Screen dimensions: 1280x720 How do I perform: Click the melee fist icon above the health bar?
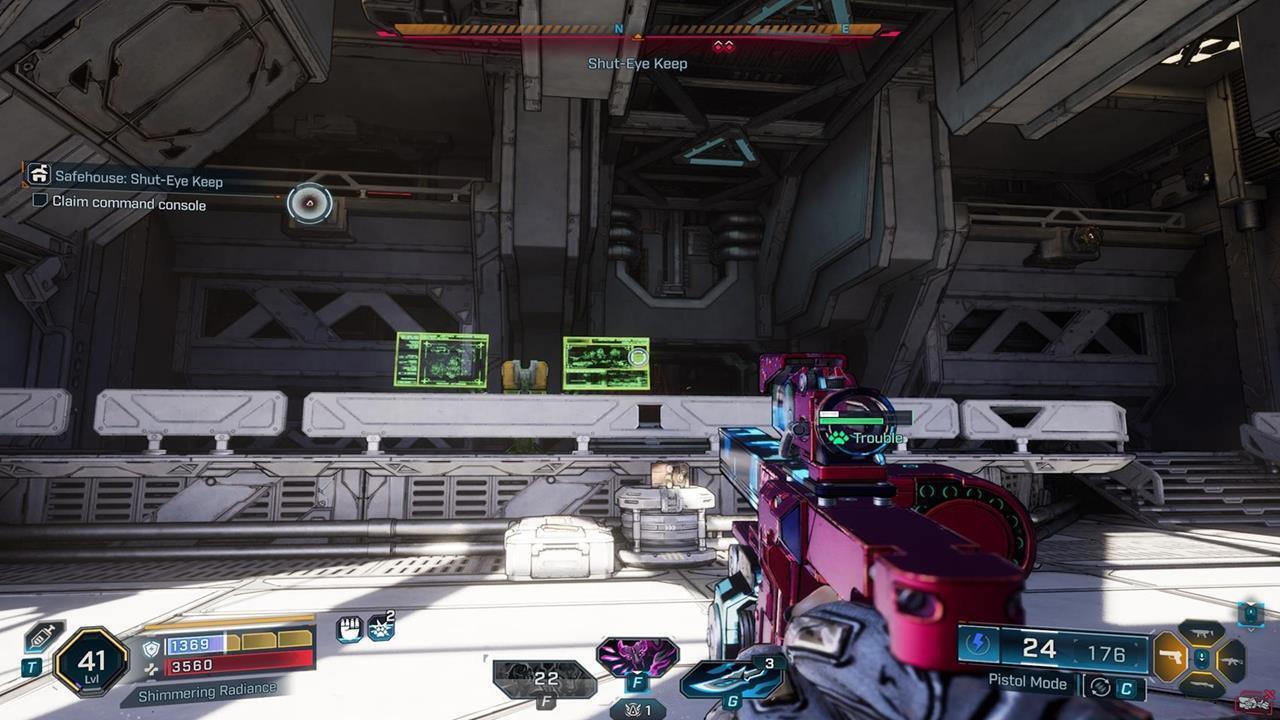tap(349, 627)
